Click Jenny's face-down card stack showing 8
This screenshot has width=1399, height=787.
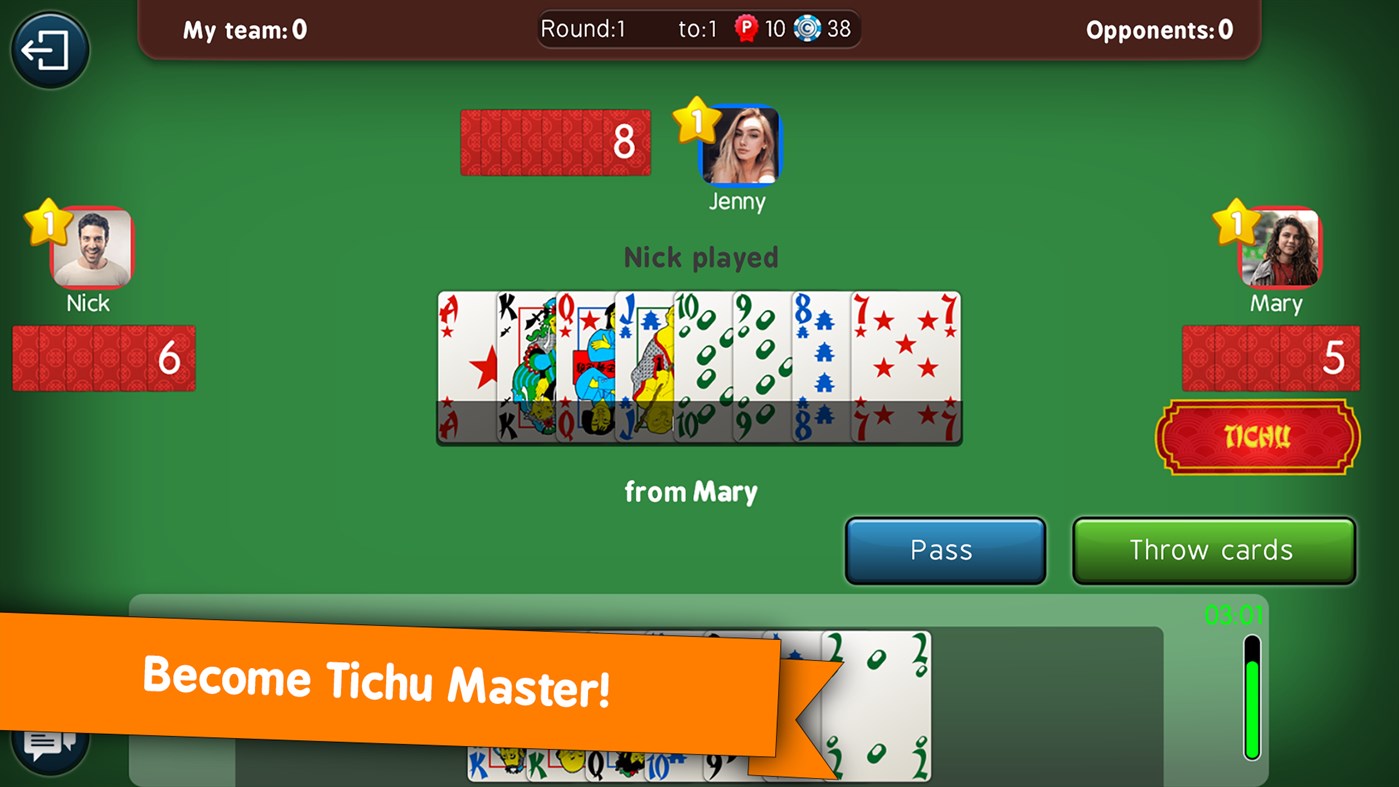(x=555, y=142)
